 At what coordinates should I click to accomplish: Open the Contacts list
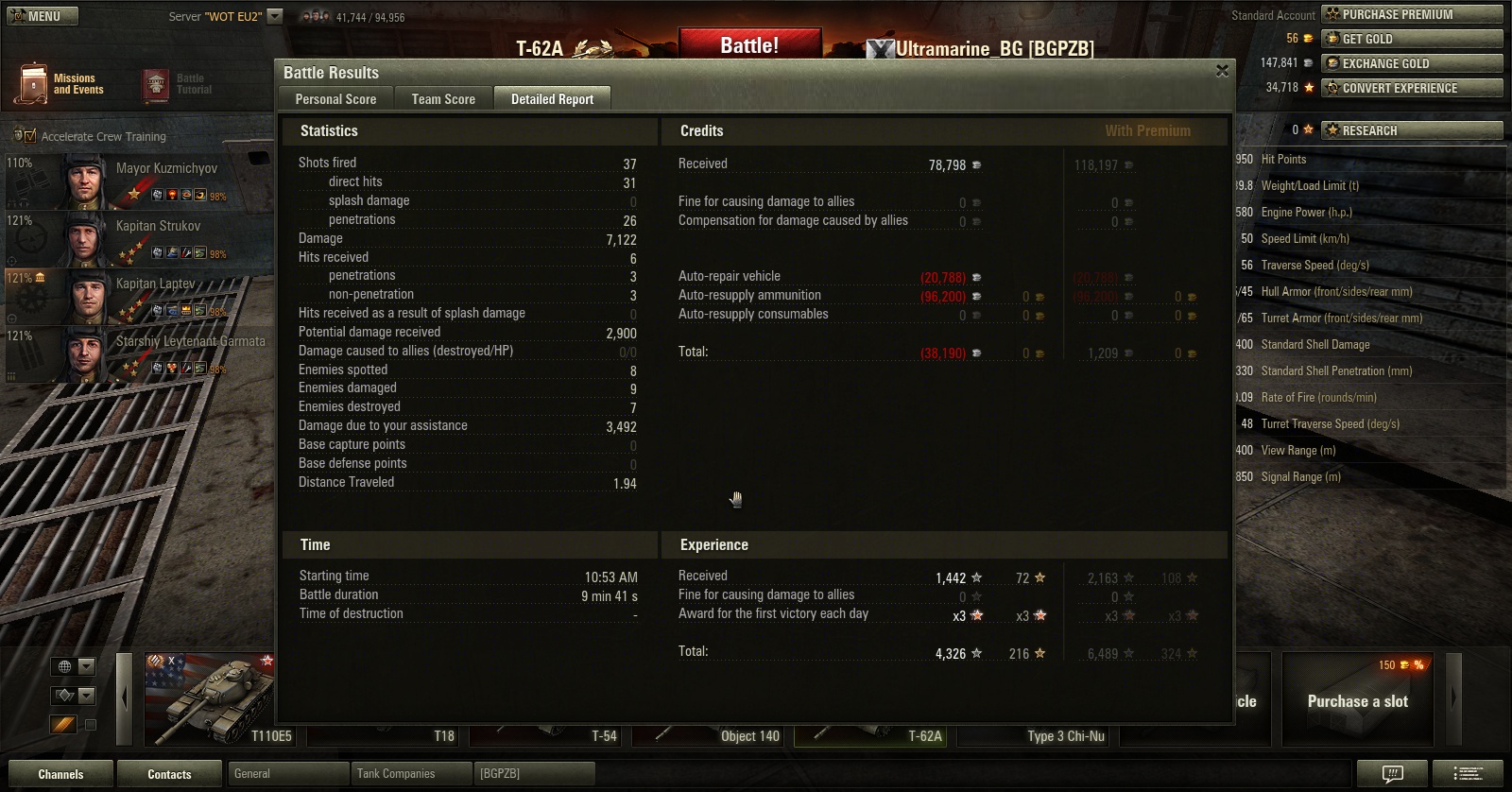[x=169, y=774]
